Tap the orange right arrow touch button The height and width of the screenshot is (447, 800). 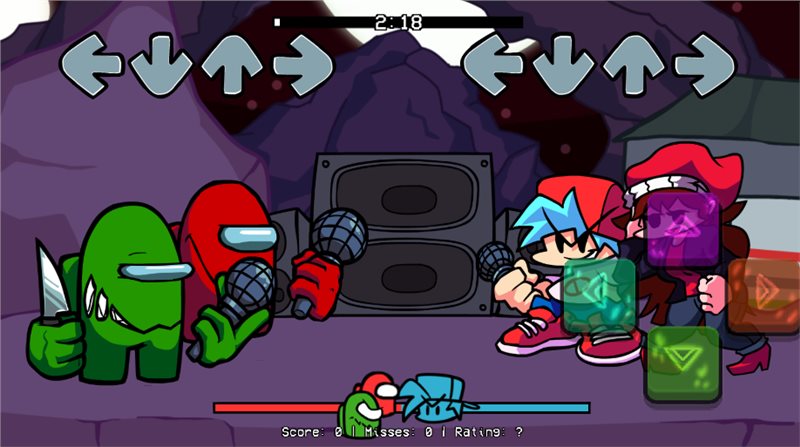(x=763, y=296)
